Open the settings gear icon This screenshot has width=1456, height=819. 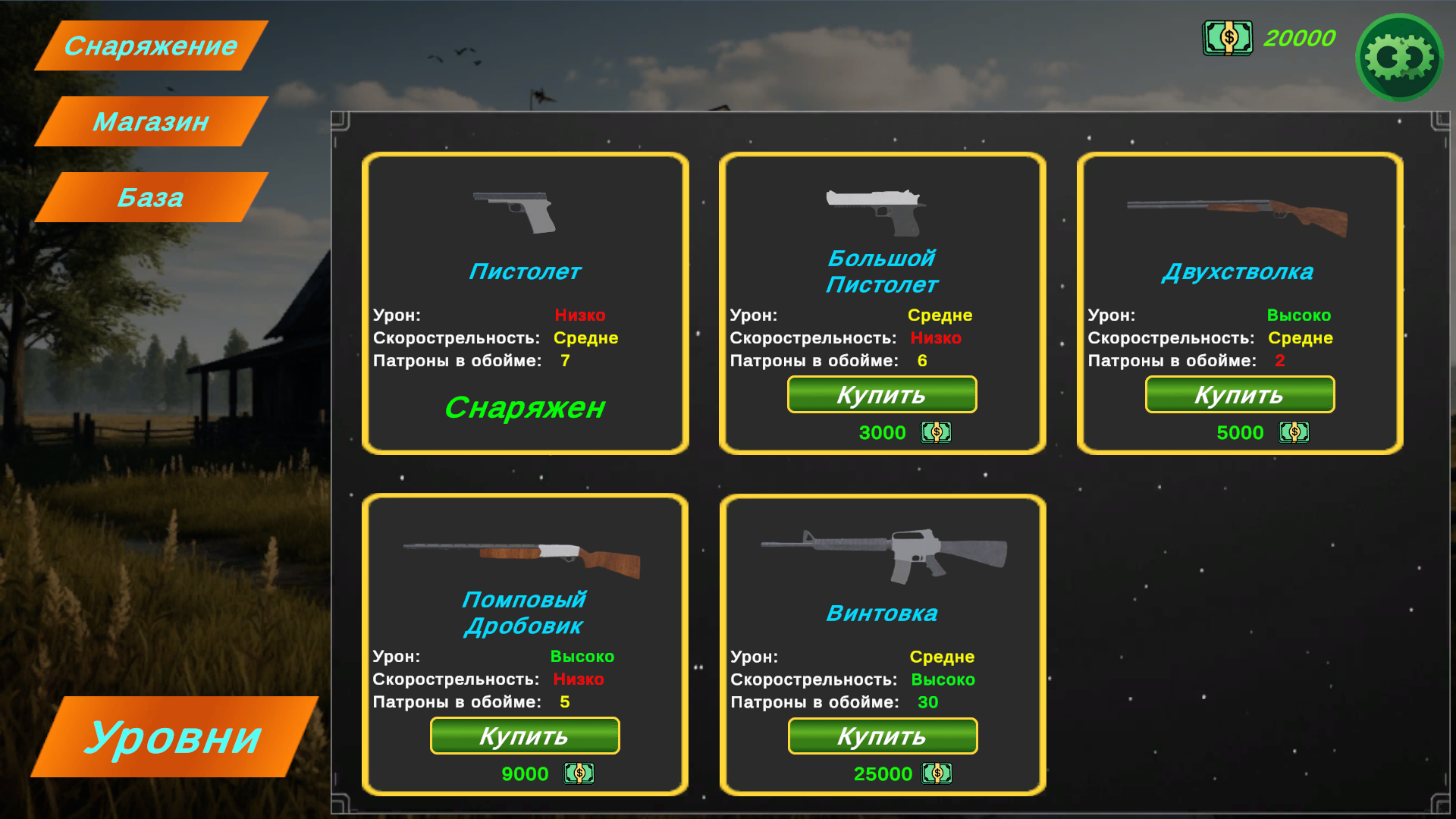tap(1399, 57)
